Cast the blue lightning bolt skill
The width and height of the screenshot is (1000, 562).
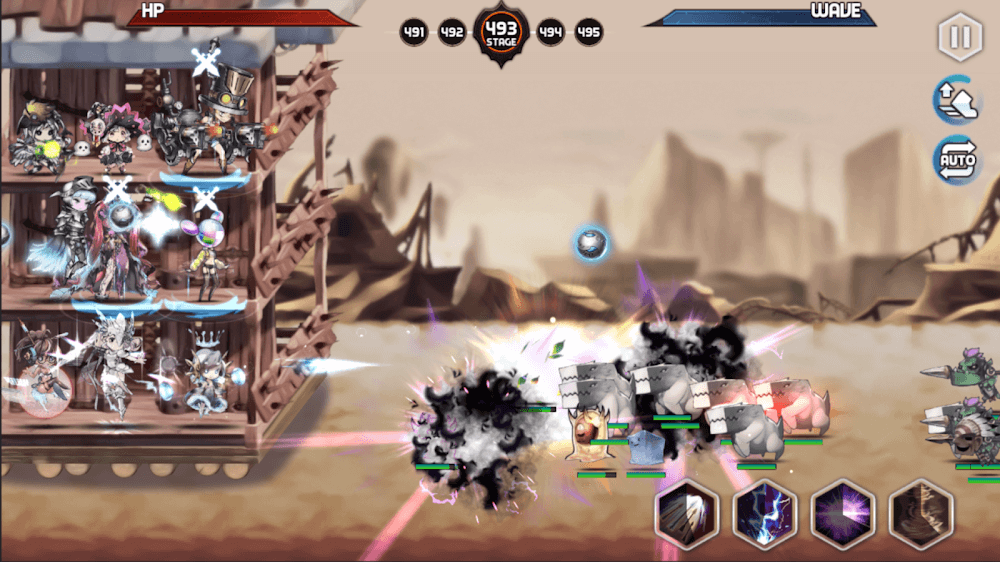tap(764, 512)
